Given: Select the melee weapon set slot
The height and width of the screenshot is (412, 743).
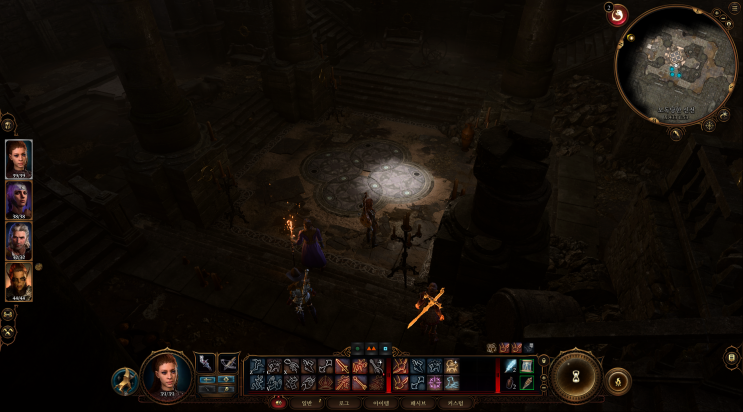Looking at the screenshot, I should pyautogui.click(x=205, y=363).
